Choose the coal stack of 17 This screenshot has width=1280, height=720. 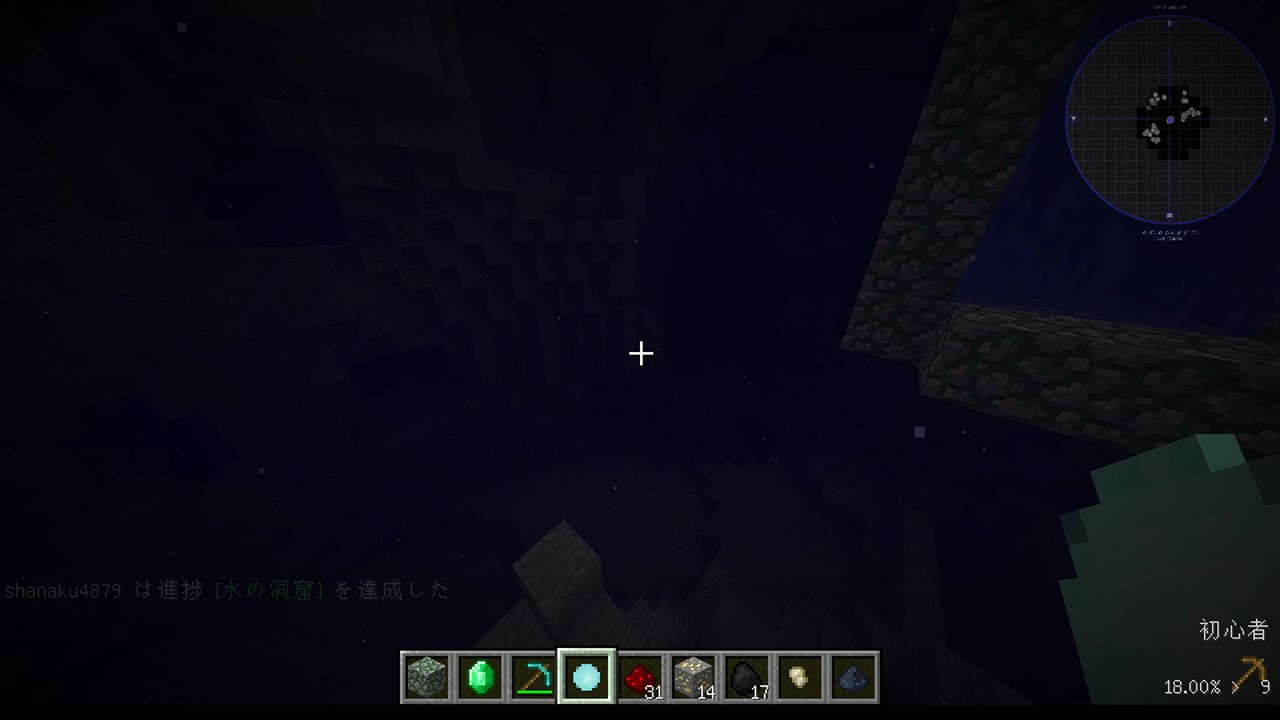point(747,677)
